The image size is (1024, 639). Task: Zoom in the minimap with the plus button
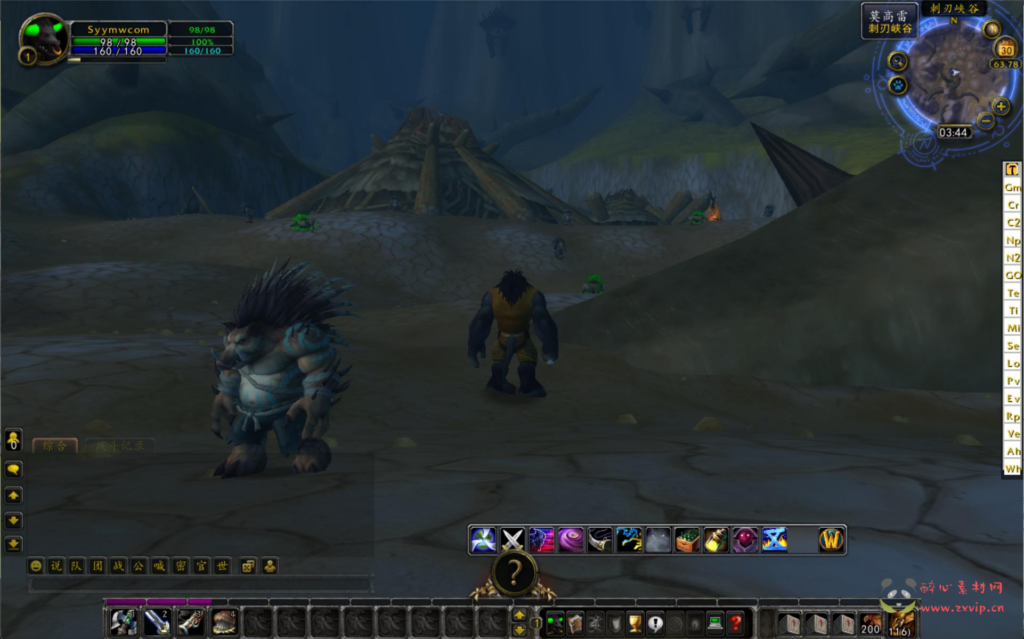[1001, 107]
